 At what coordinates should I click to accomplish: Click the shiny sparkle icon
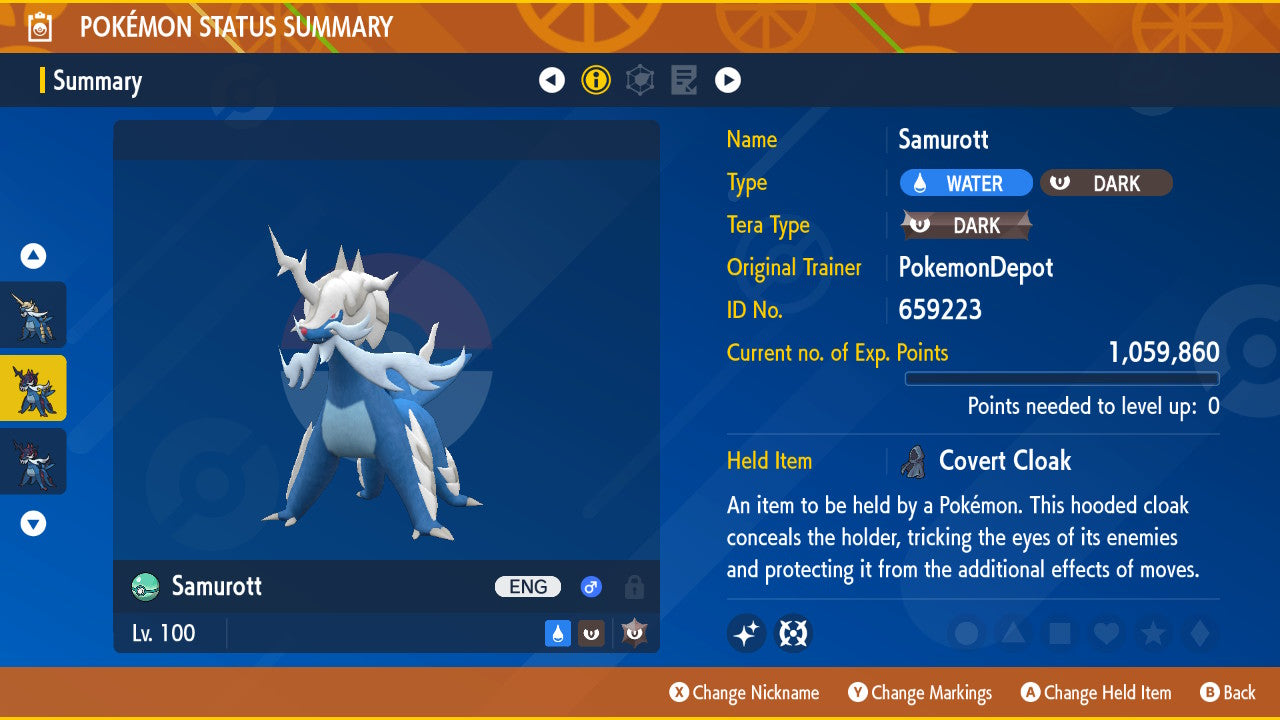746,633
